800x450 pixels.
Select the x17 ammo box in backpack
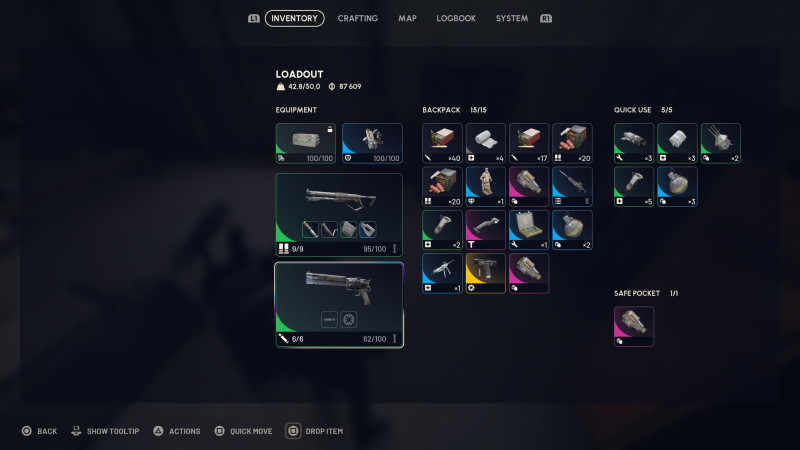click(x=528, y=143)
